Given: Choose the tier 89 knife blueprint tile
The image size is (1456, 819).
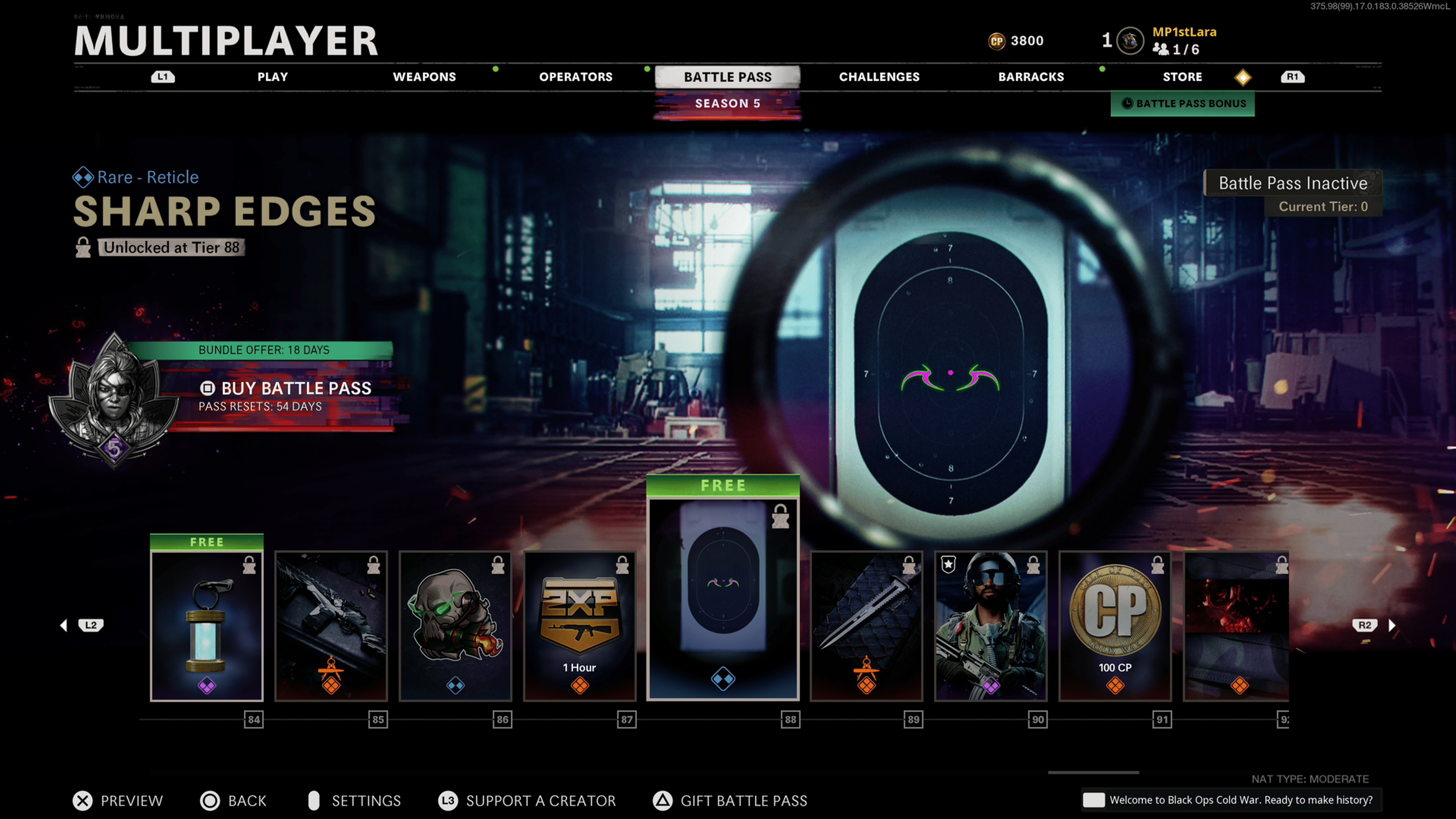Looking at the screenshot, I should coord(866,626).
